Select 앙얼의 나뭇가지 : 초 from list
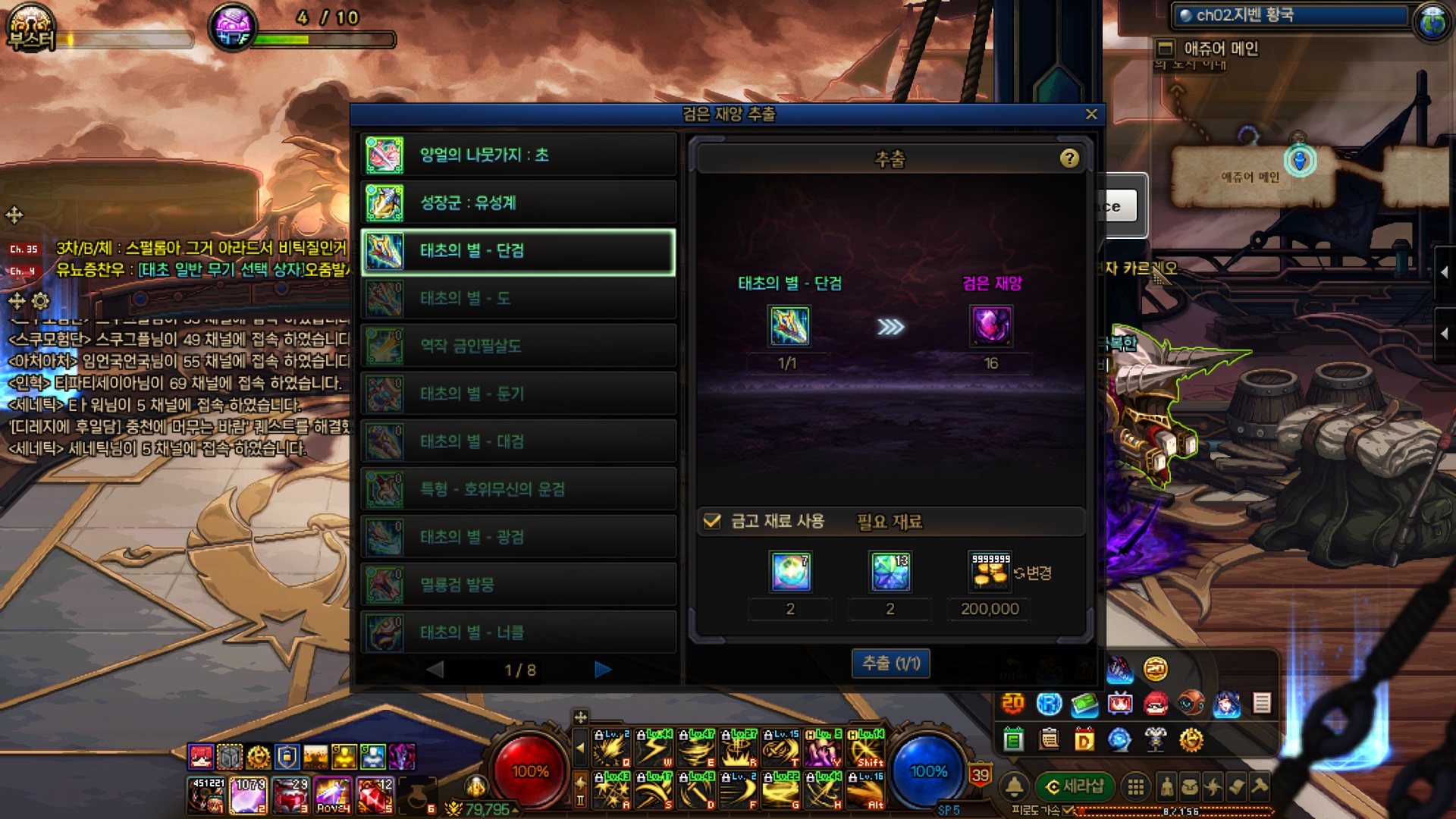This screenshot has width=1456, height=819. point(519,155)
